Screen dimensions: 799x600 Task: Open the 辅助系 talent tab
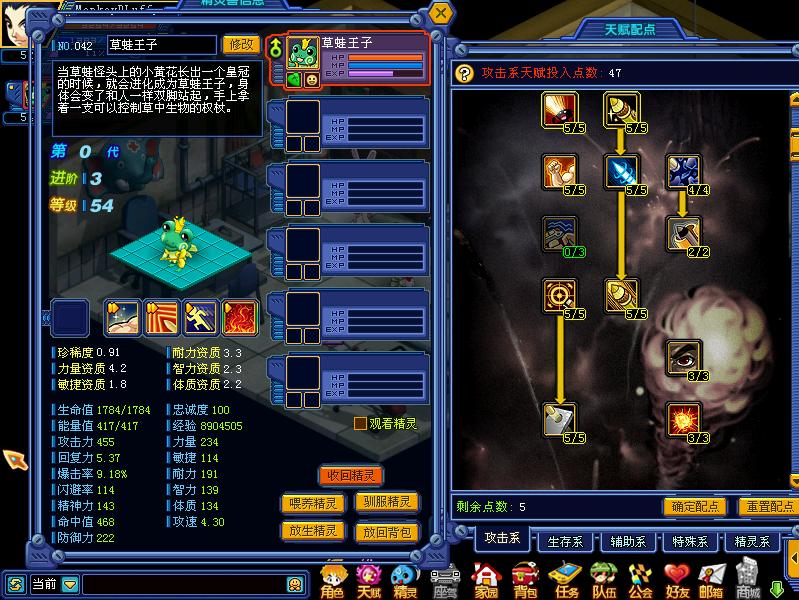click(x=630, y=542)
